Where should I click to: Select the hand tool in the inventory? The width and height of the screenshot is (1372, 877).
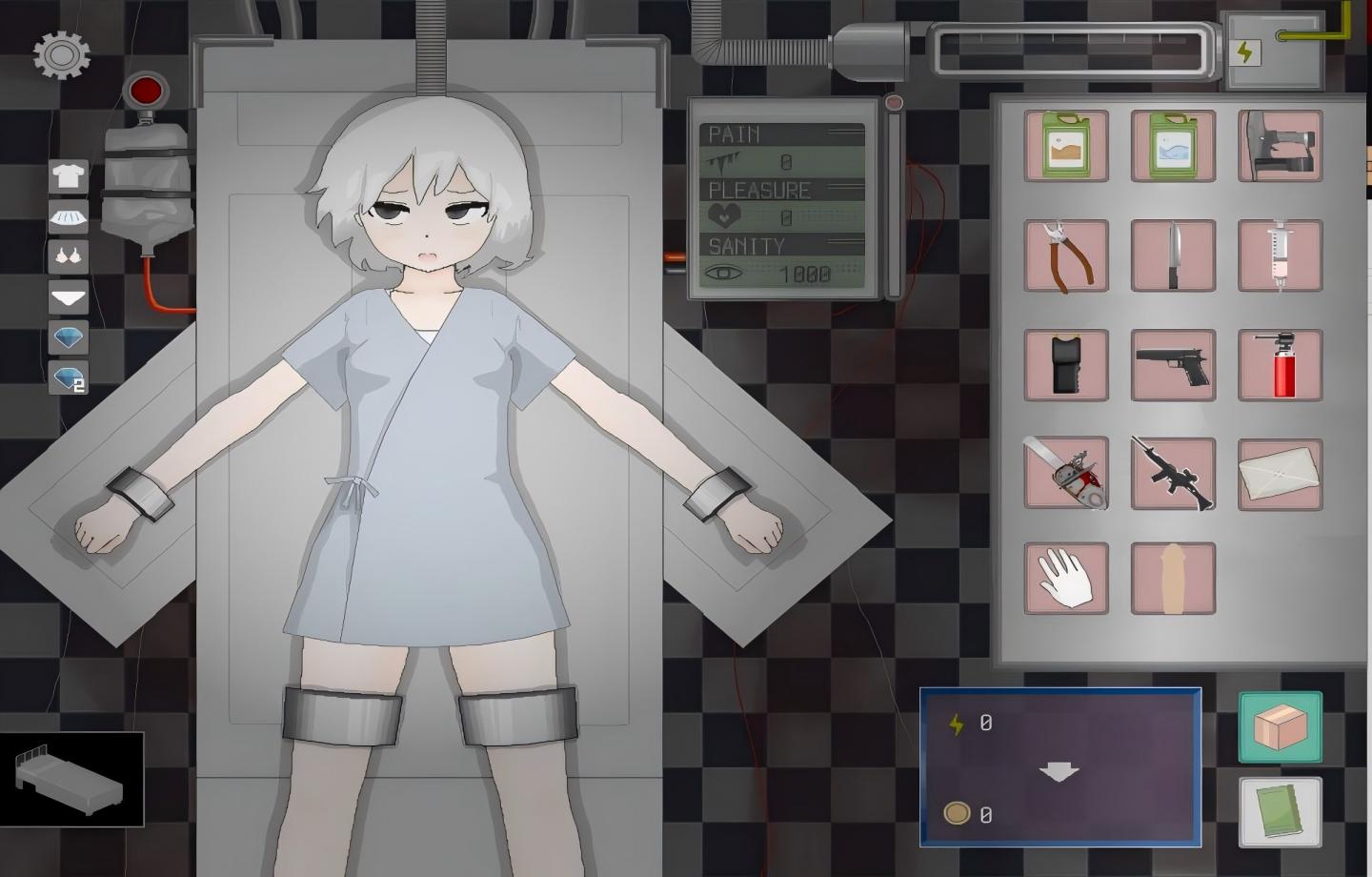[1064, 580]
